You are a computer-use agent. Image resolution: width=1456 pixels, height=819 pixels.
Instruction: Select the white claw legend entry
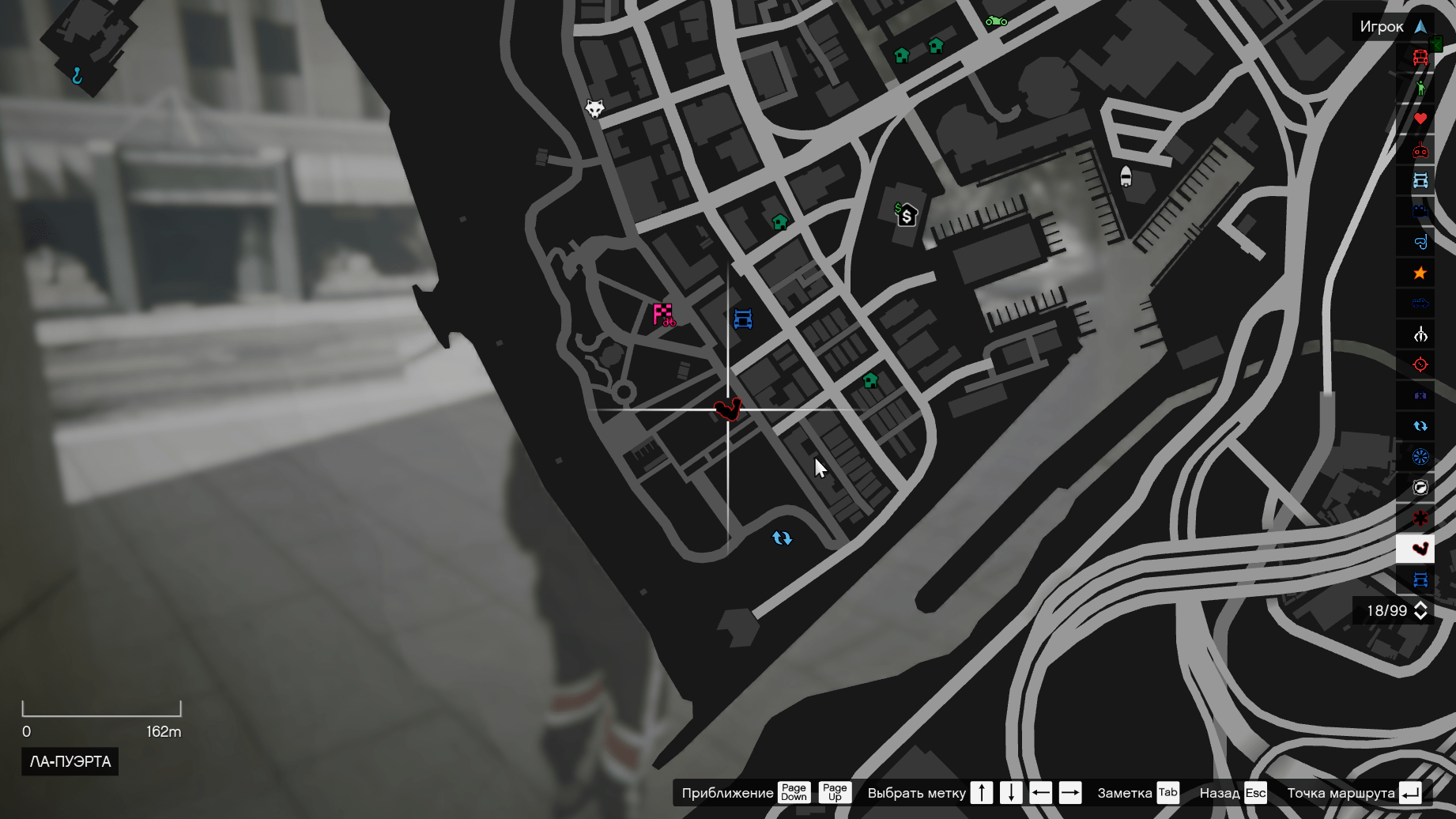(x=1420, y=334)
